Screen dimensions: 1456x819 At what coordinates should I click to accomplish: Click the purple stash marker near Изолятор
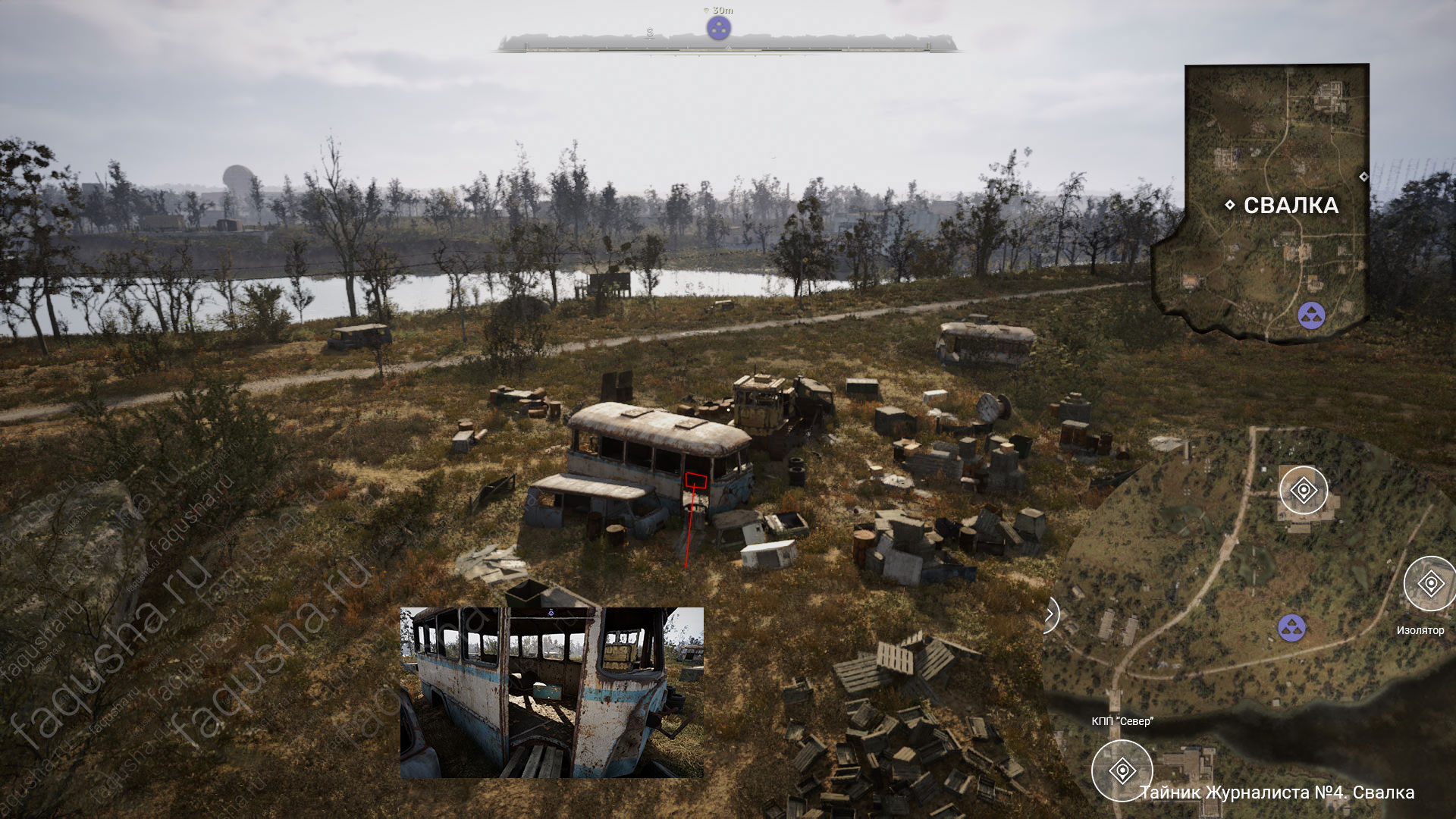pyautogui.click(x=1291, y=628)
